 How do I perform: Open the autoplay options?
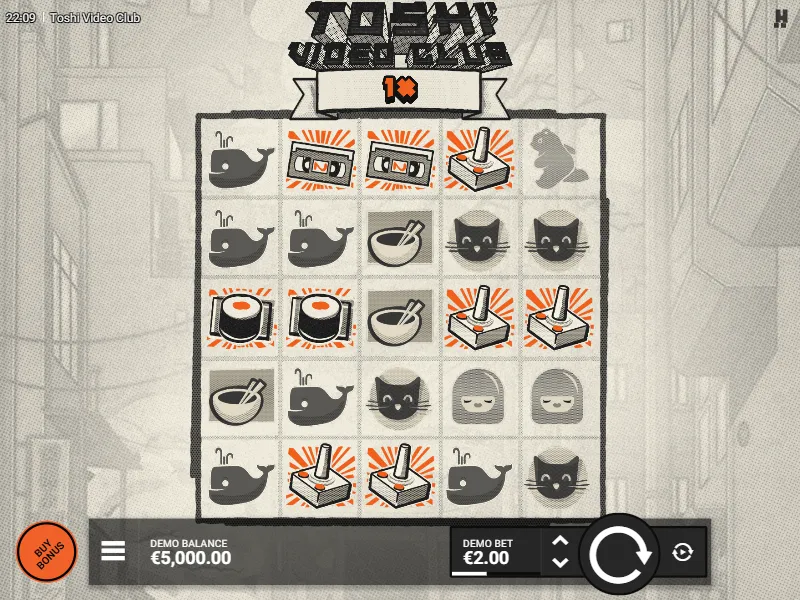click(683, 552)
